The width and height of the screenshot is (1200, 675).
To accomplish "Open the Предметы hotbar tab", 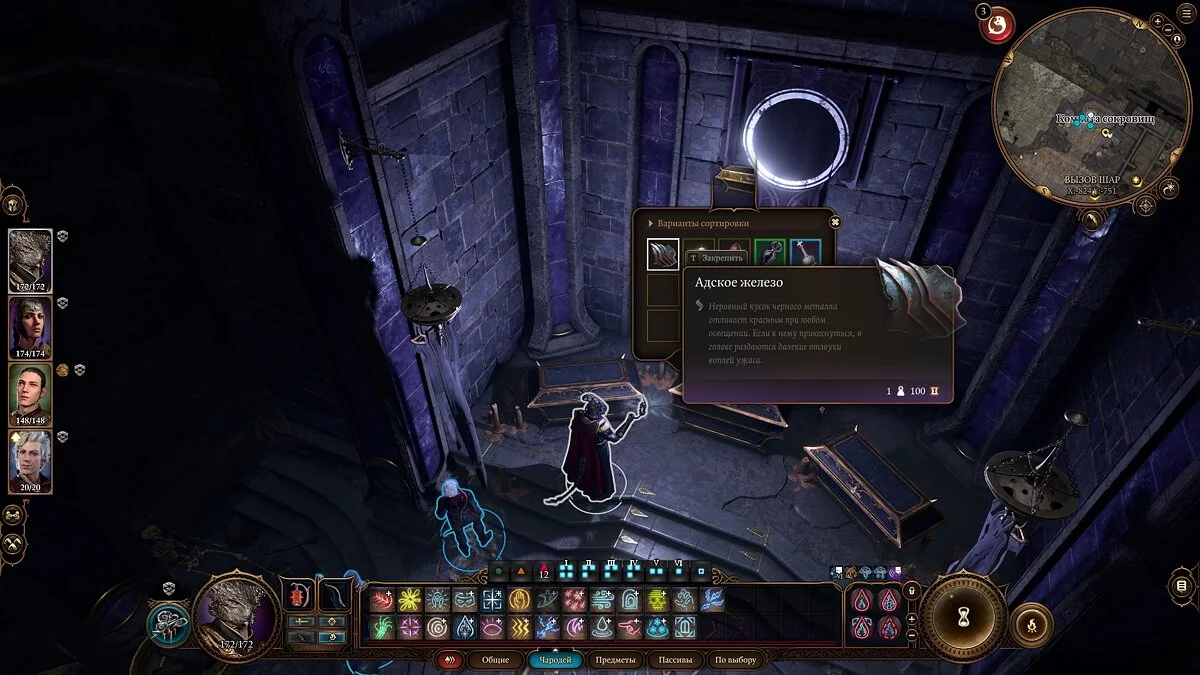I will click(613, 660).
